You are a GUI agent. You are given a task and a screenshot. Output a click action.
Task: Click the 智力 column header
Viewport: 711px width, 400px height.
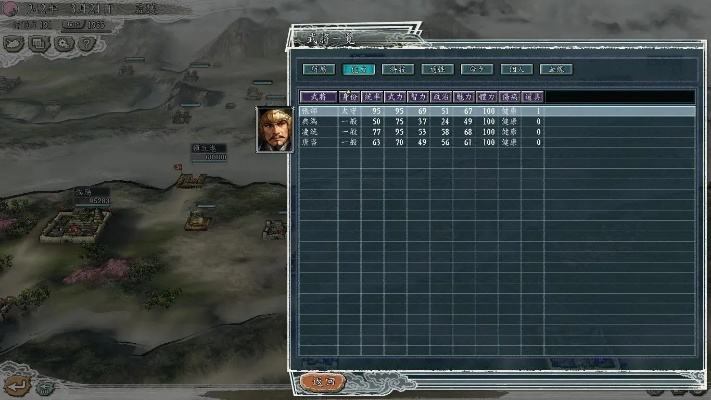(x=419, y=97)
